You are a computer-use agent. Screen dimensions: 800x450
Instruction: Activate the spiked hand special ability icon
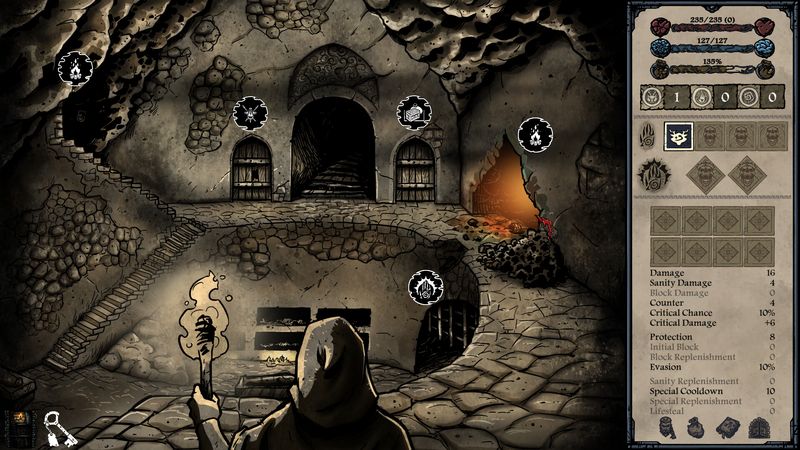click(x=654, y=178)
